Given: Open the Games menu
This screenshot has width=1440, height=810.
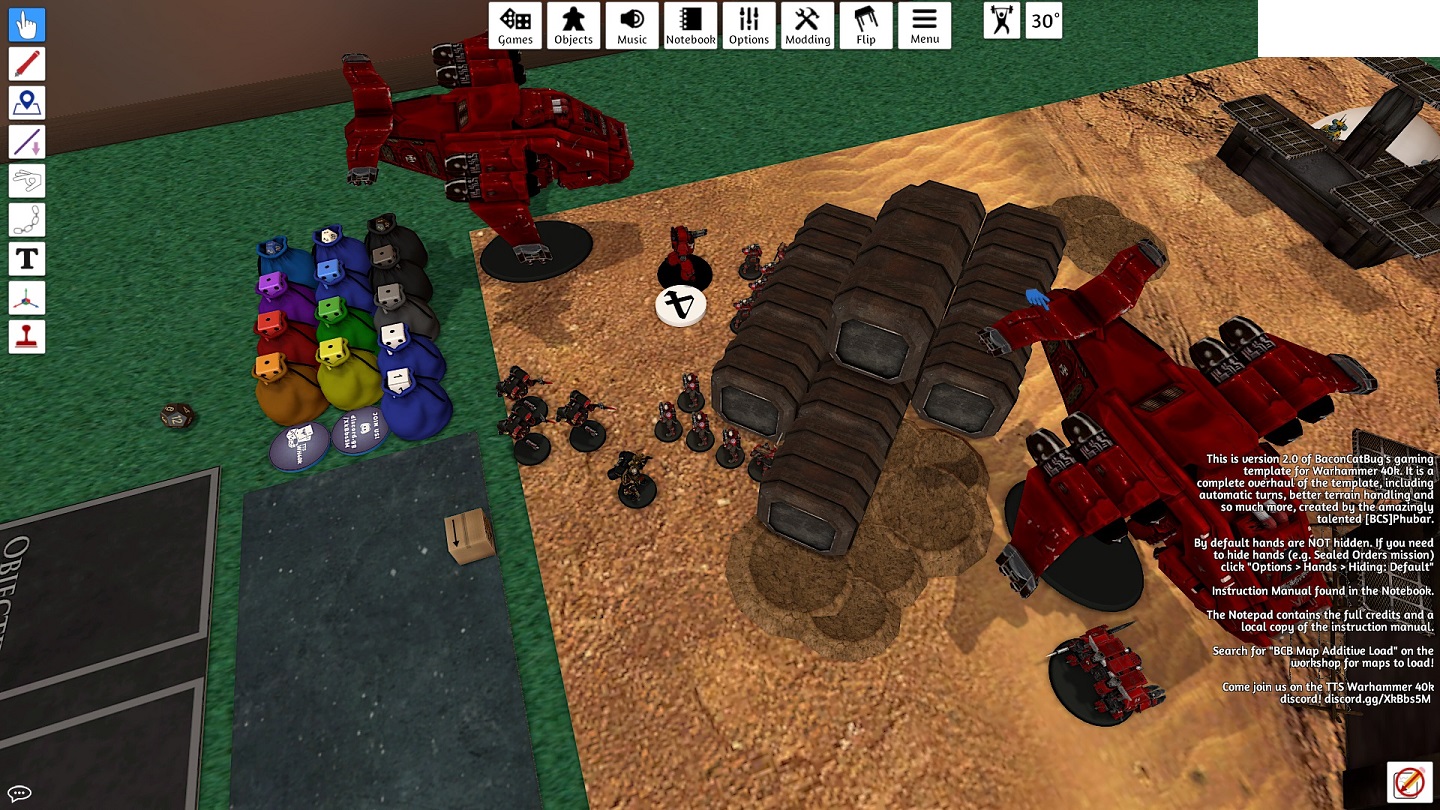Looking at the screenshot, I should pos(515,25).
